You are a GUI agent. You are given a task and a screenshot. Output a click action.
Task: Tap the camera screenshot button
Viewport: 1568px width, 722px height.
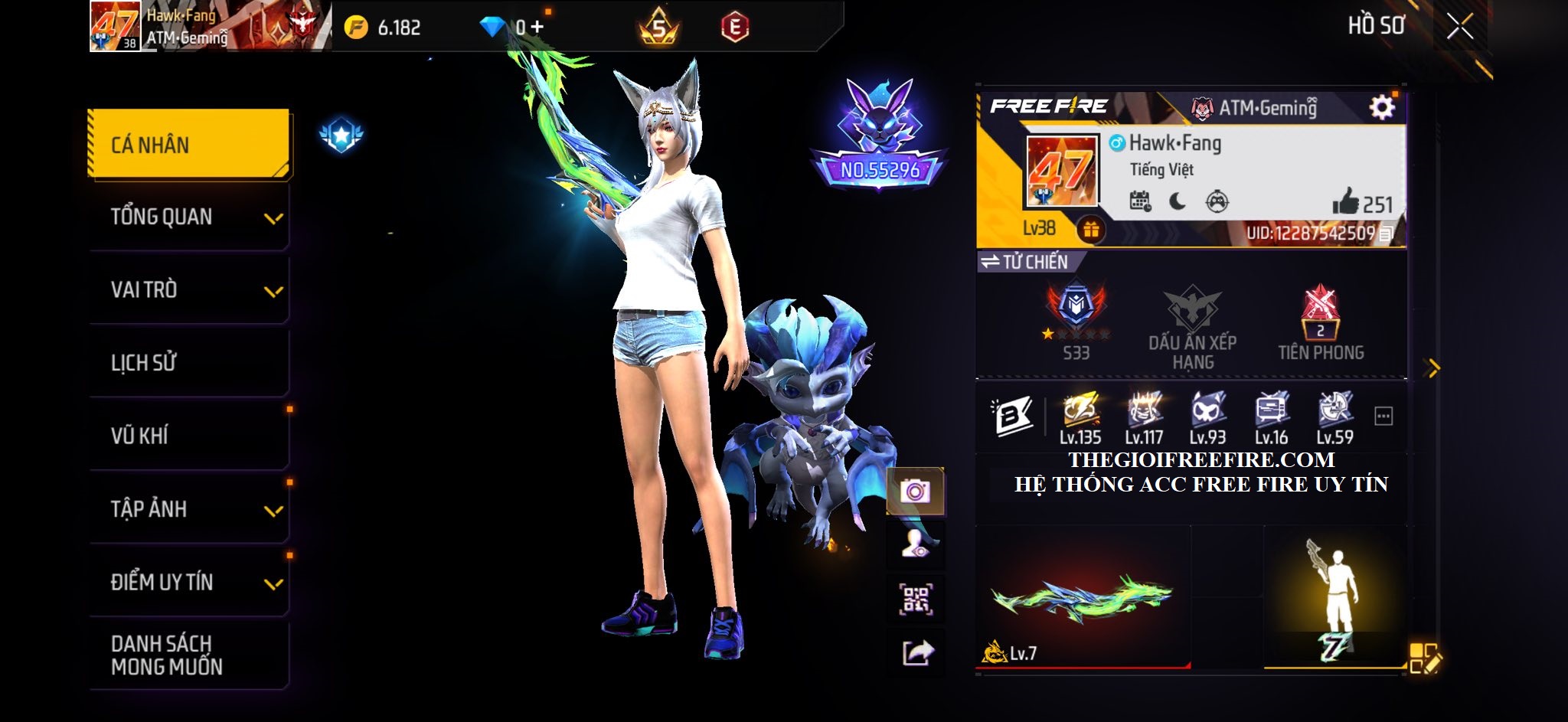(x=915, y=491)
